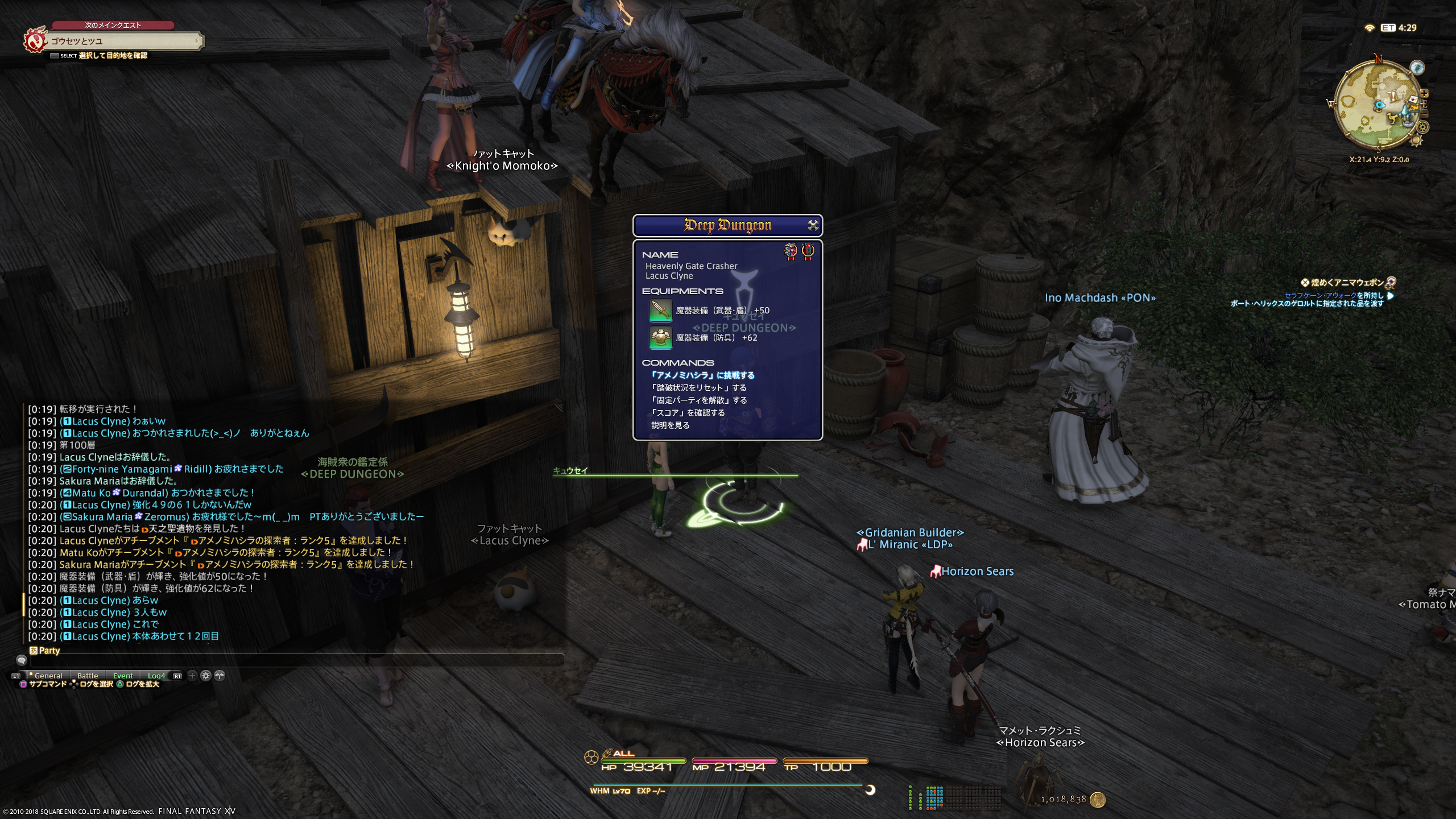Click the chat text input field

[x=296, y=660]
